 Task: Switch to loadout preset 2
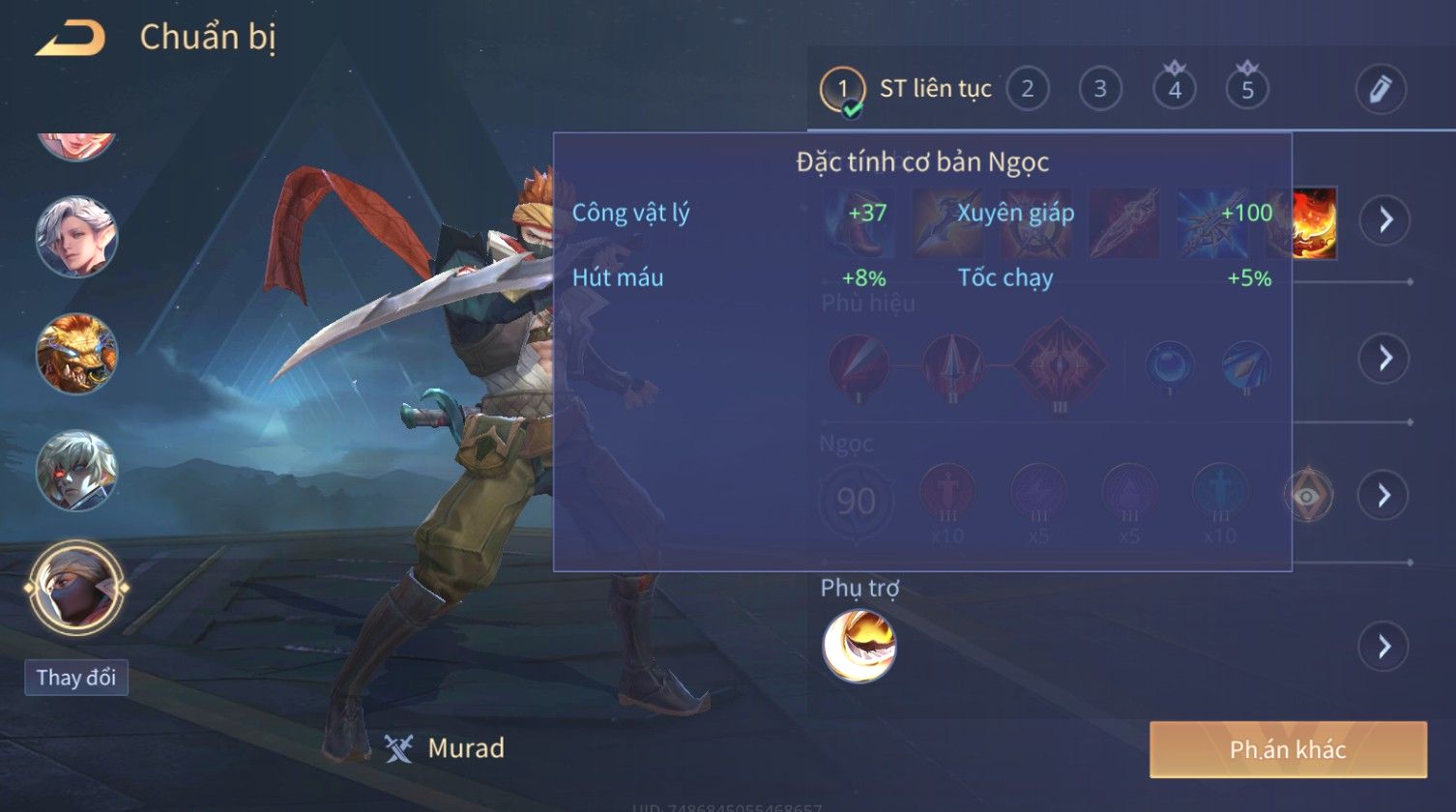(1027, 90)
